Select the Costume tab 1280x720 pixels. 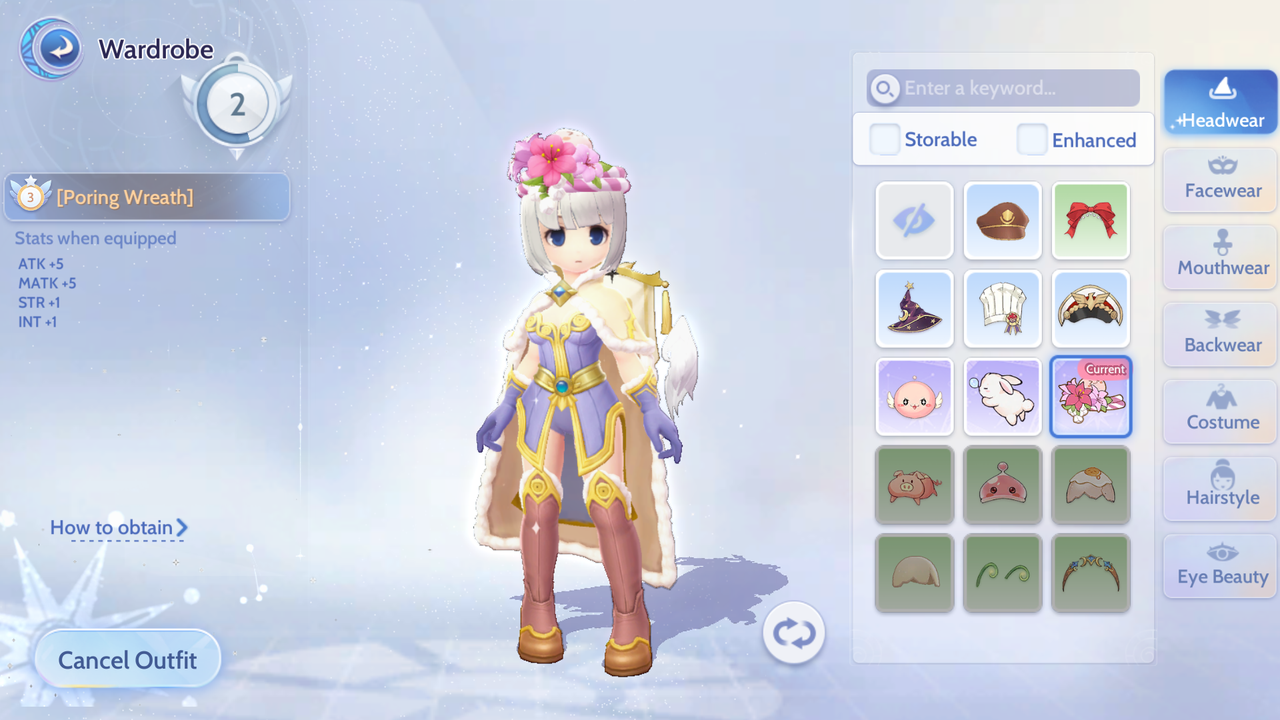pos(1220,410)
